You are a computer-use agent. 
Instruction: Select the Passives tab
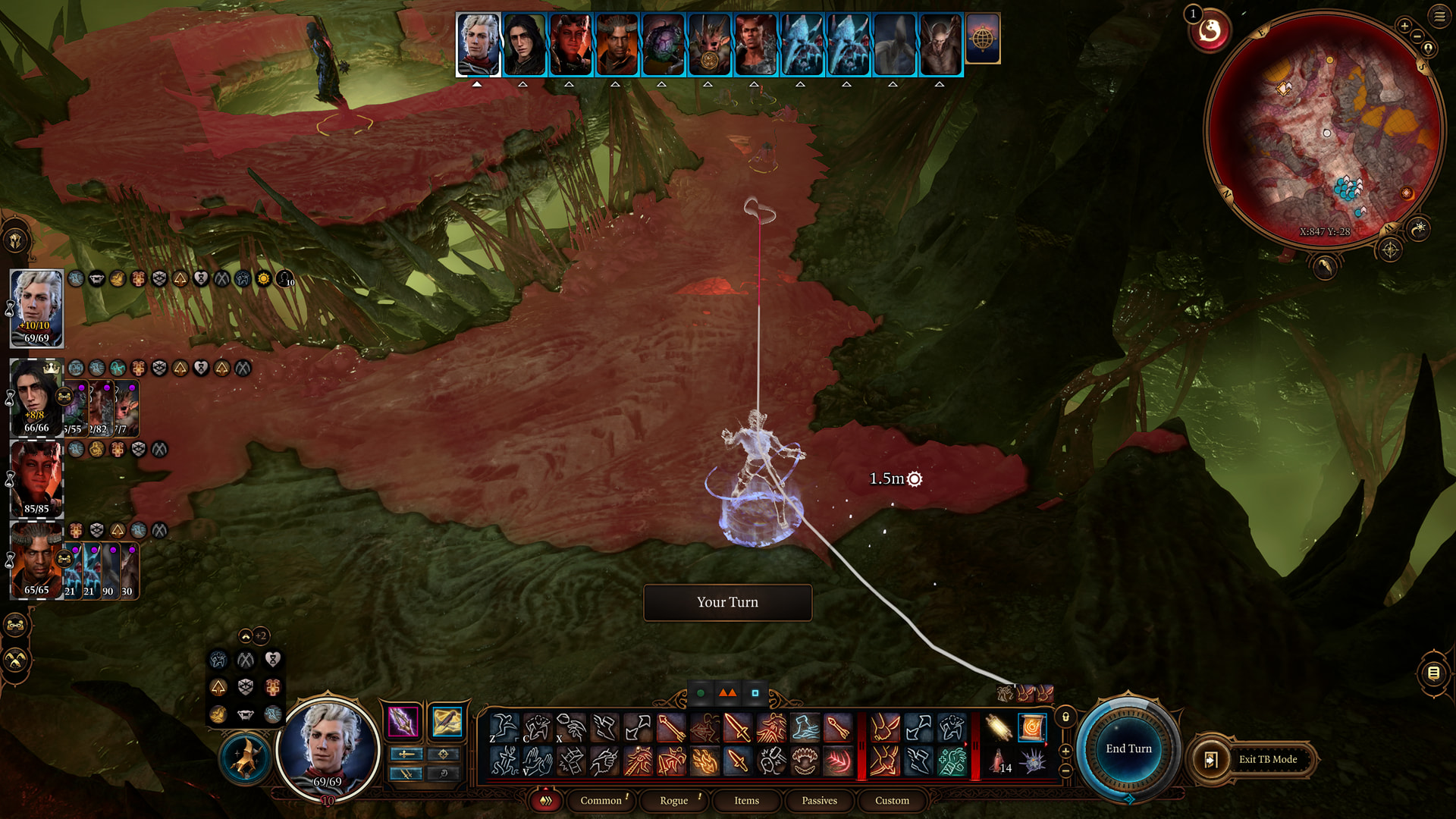tap(819, 801)
